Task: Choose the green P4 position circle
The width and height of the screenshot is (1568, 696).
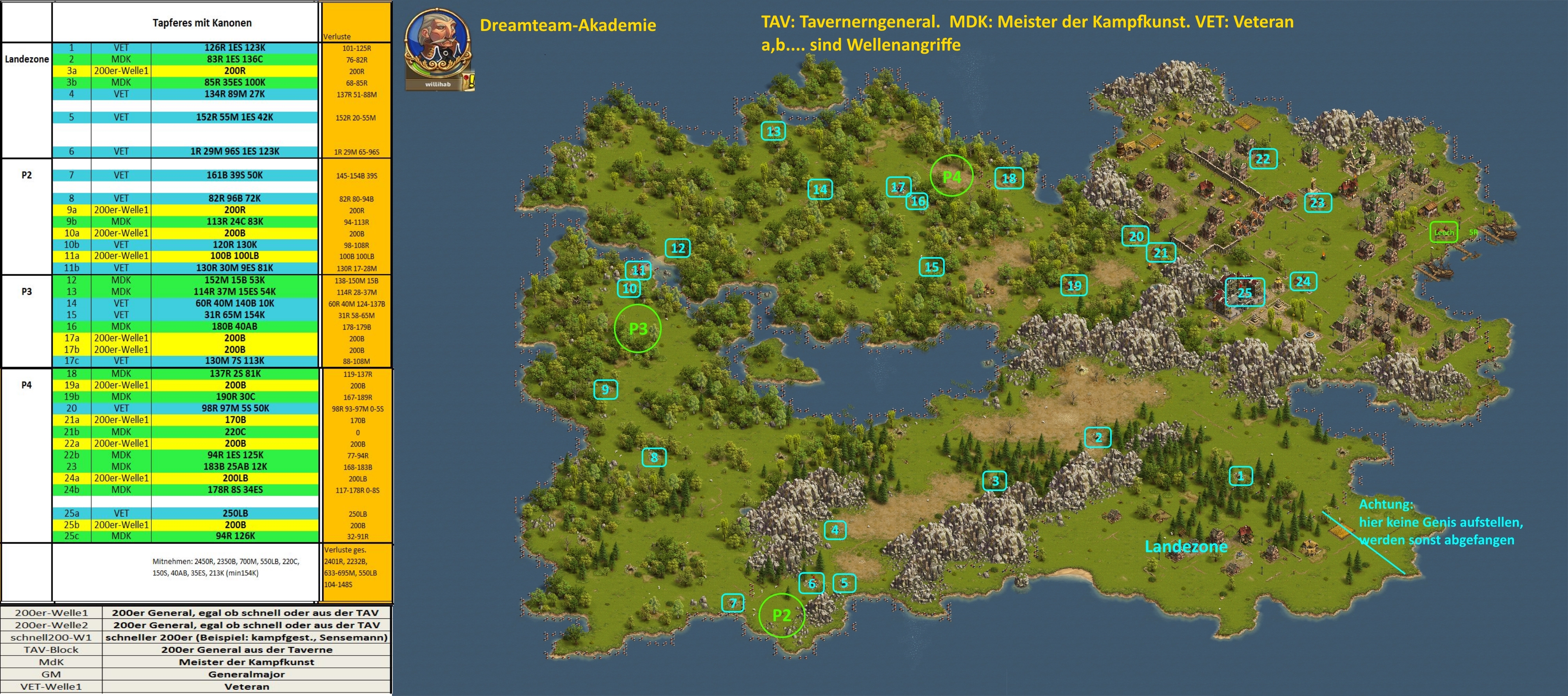Action: pos(951,176)
